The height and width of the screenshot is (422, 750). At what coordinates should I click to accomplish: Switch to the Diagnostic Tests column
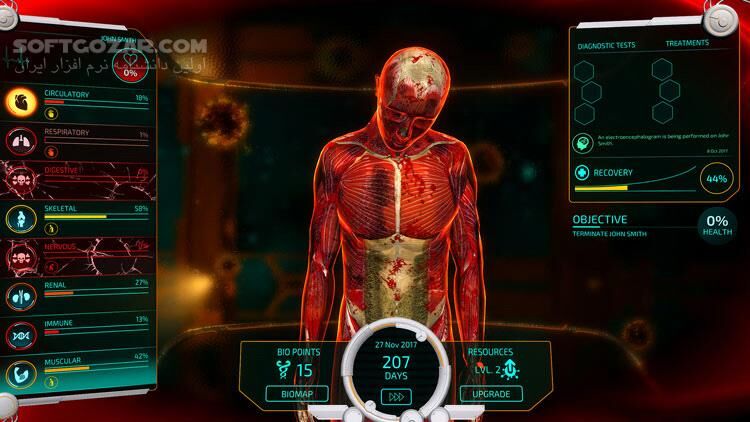point(607,45)
